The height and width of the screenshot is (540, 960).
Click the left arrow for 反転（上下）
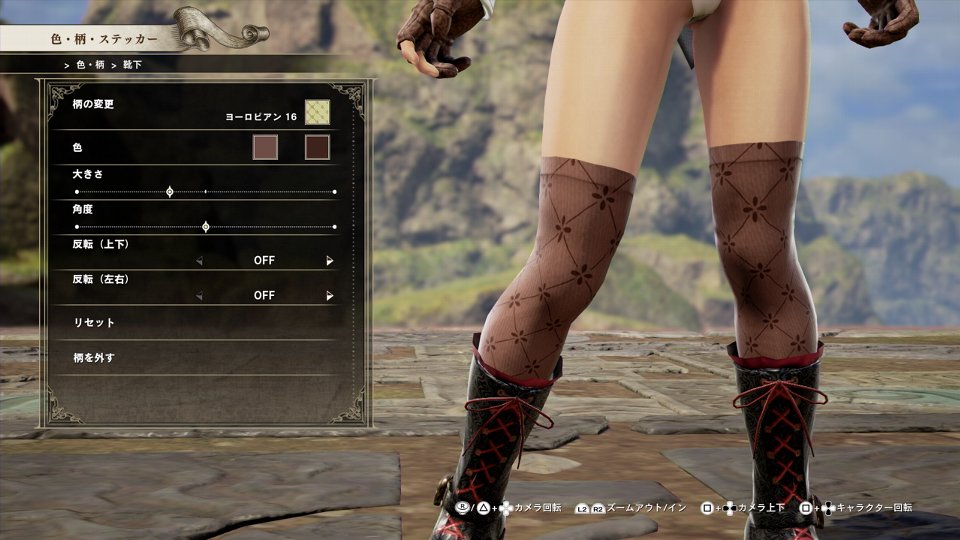click(198, 261)
